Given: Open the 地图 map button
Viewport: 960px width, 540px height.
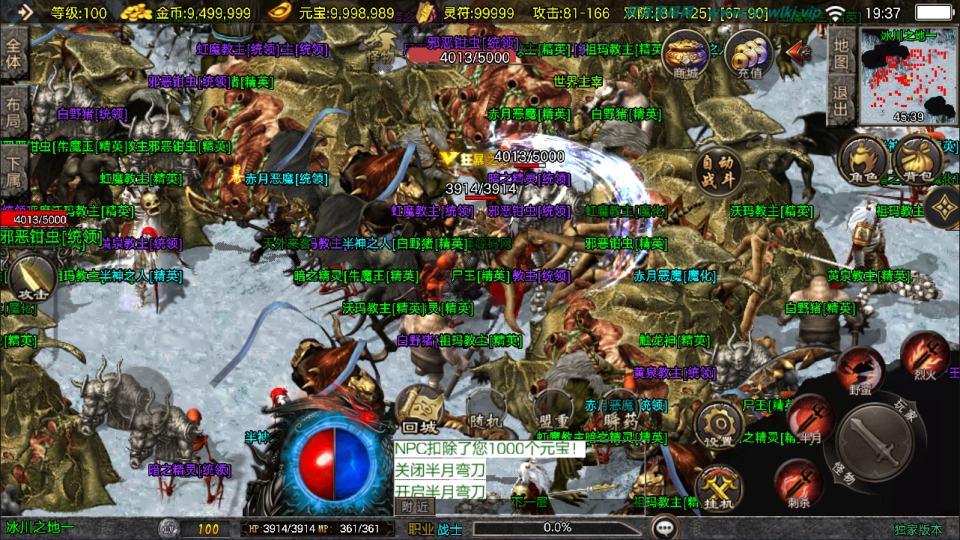Looking at the screenshot, I should coord(841,55).
